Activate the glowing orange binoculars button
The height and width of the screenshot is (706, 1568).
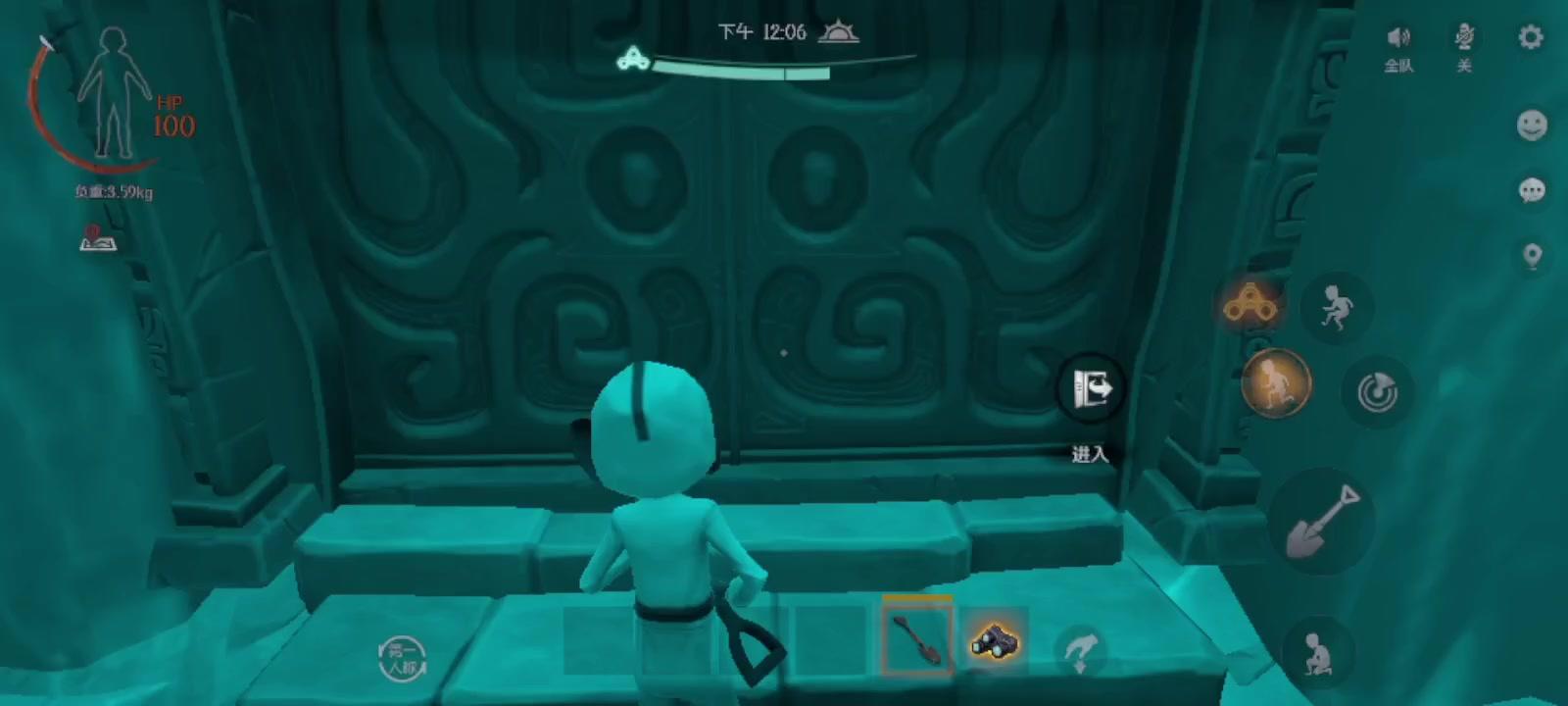click(1249, 306)
